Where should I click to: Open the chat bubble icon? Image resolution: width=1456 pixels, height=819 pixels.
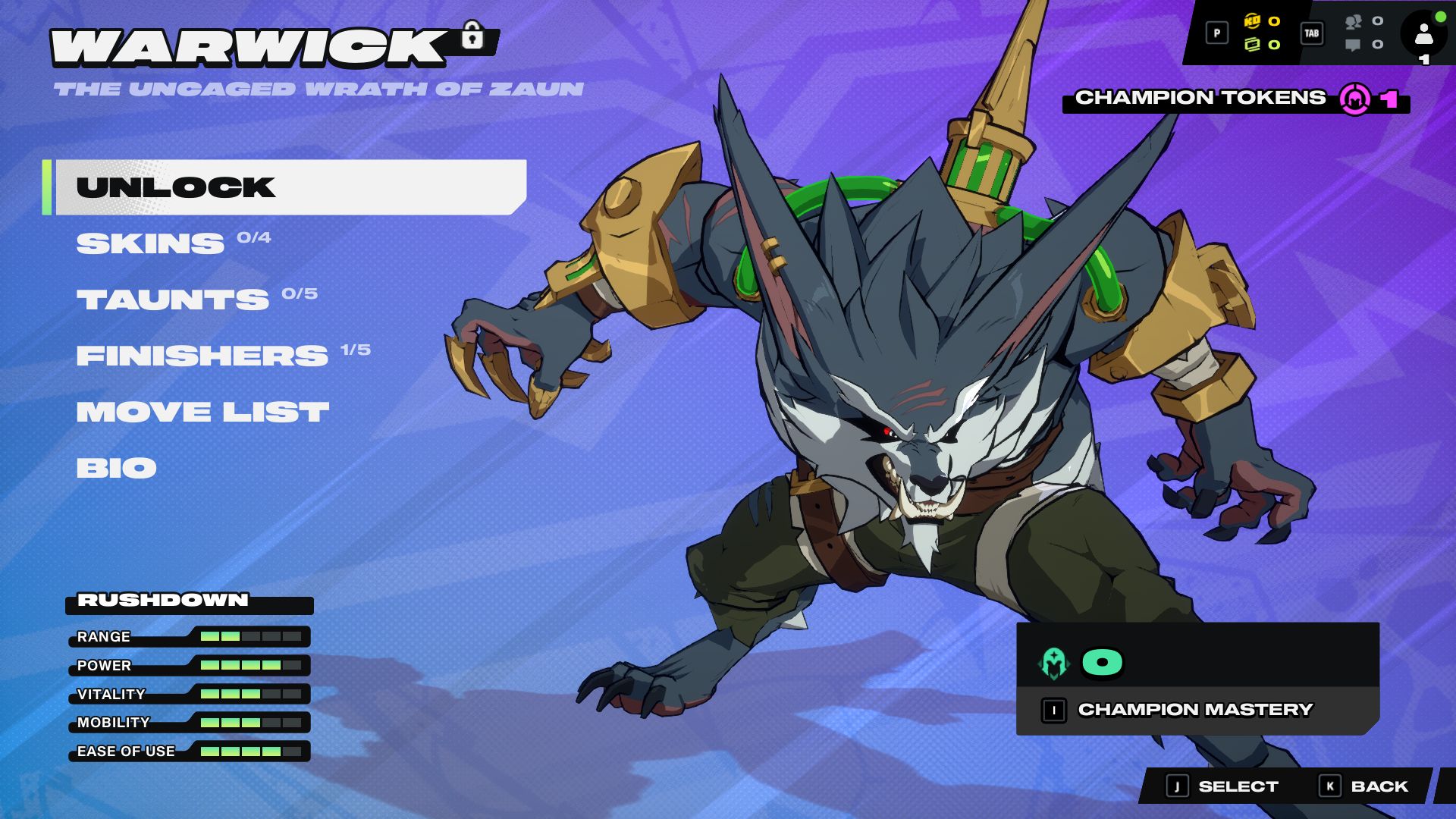(1353, 45)
